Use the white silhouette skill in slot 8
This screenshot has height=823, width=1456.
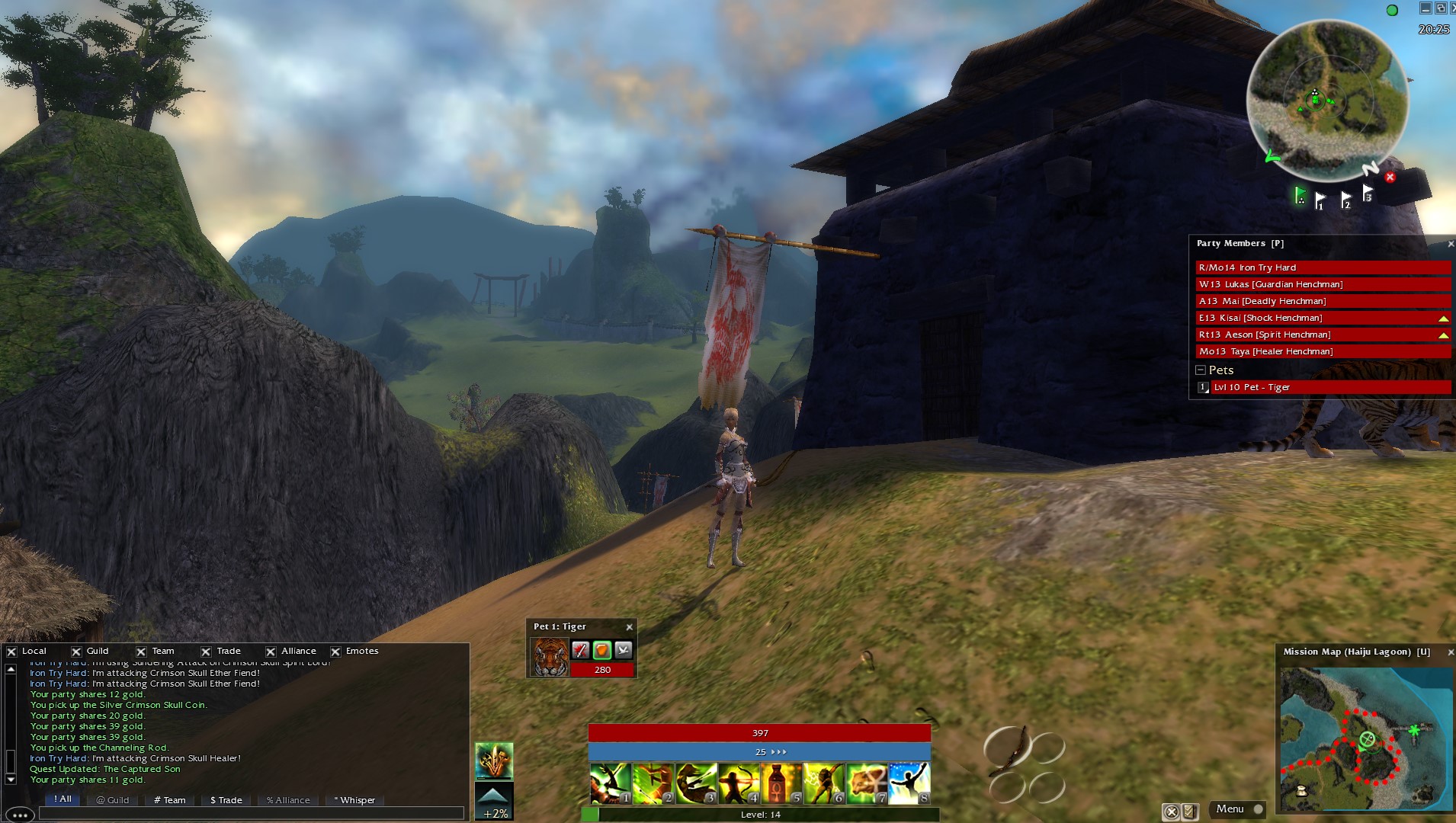(x=909, y=783)
